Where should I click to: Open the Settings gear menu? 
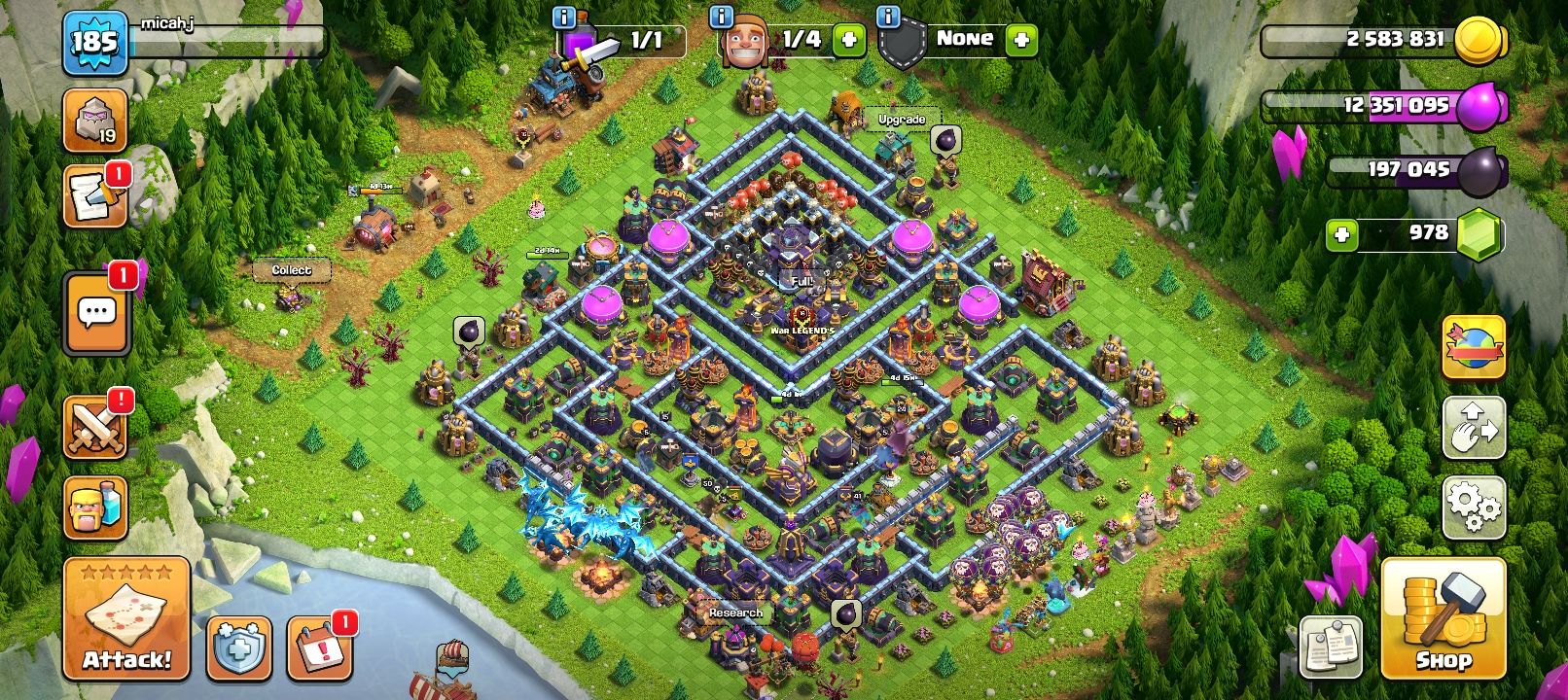pyautogui.click(x=1474, y=507)
